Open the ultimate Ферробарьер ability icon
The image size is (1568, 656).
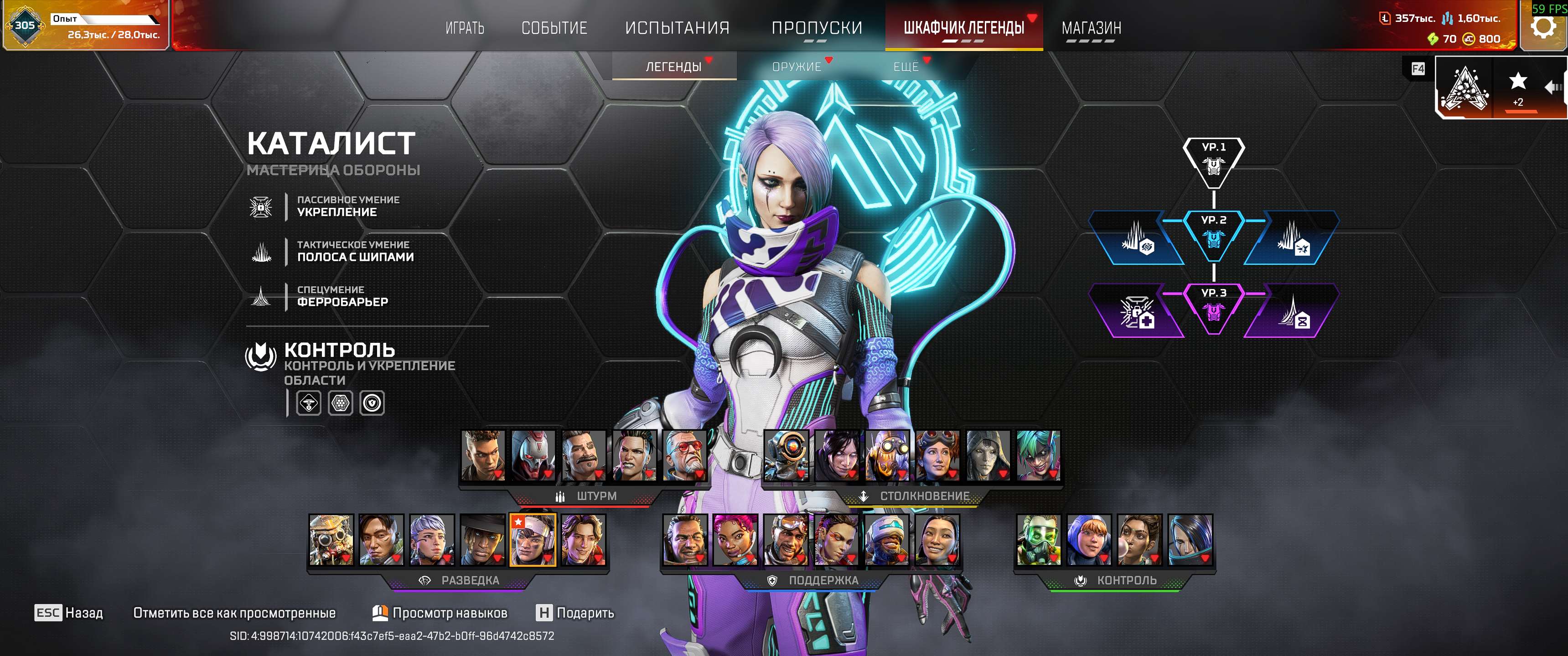pyautogui.click(x=260, y=296)
